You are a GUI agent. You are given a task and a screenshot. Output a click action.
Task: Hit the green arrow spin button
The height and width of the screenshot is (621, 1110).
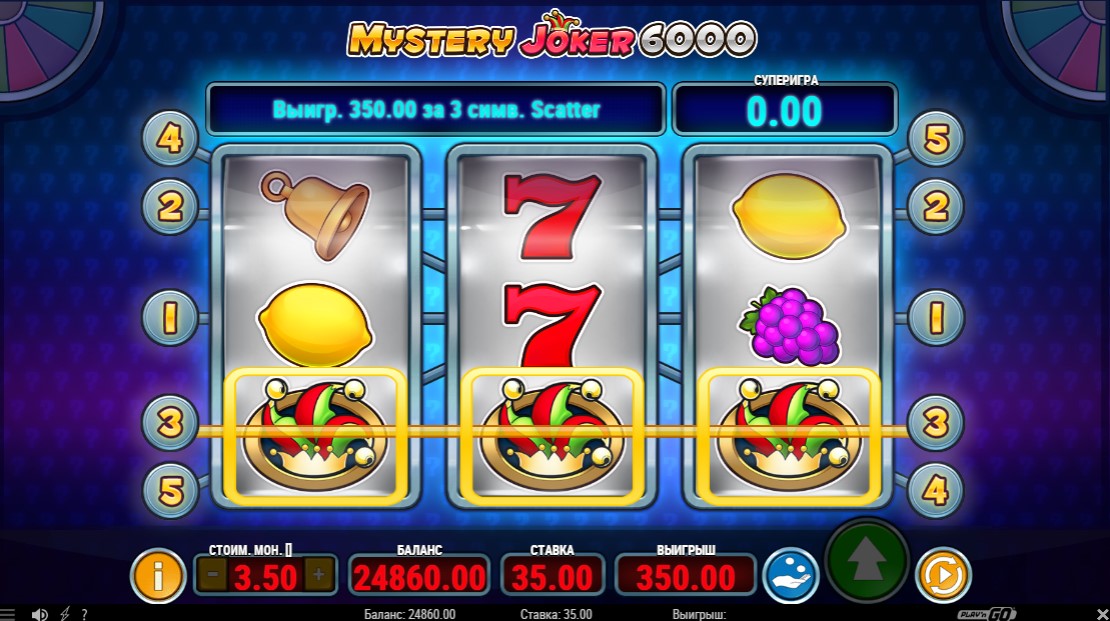tap(866, 561)
